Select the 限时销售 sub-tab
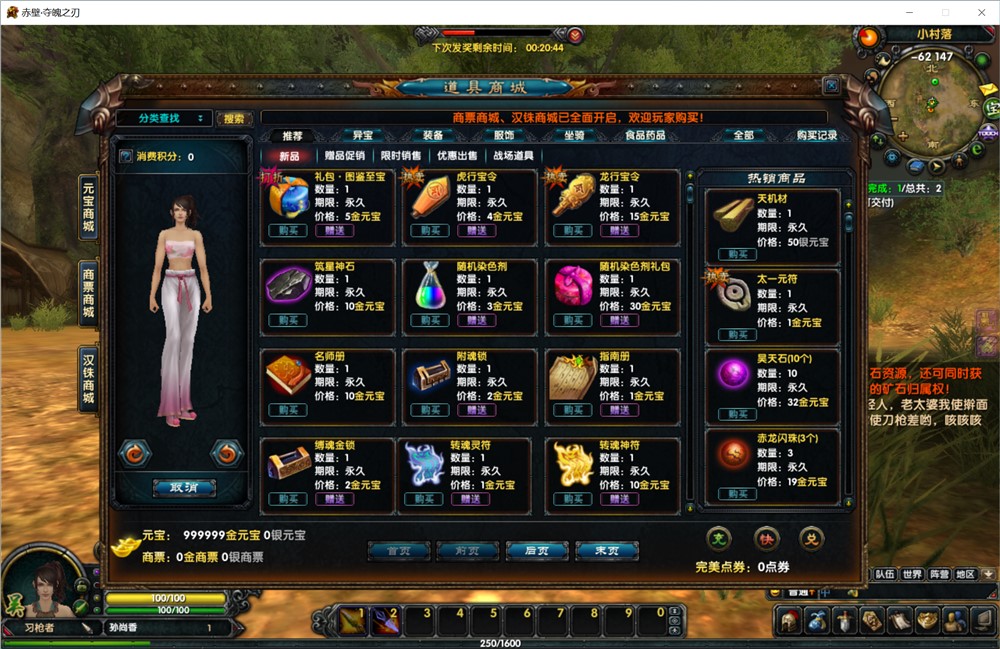1000x649 pixels. point(401,156)
